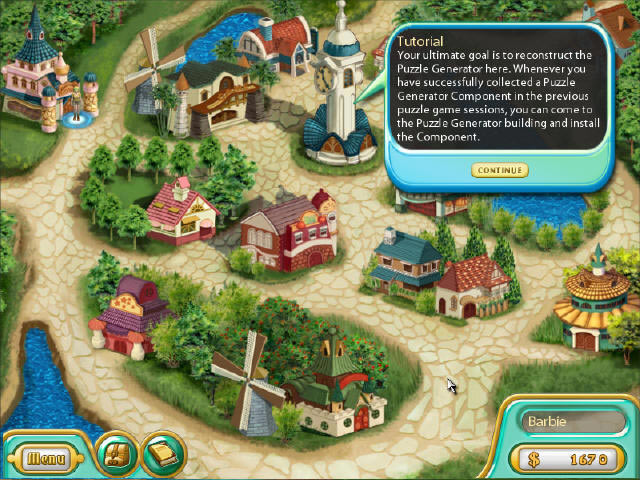Viewport: 640px width, 480px height.
Task: Open the Menu
Action: click(x=46, y=459)
